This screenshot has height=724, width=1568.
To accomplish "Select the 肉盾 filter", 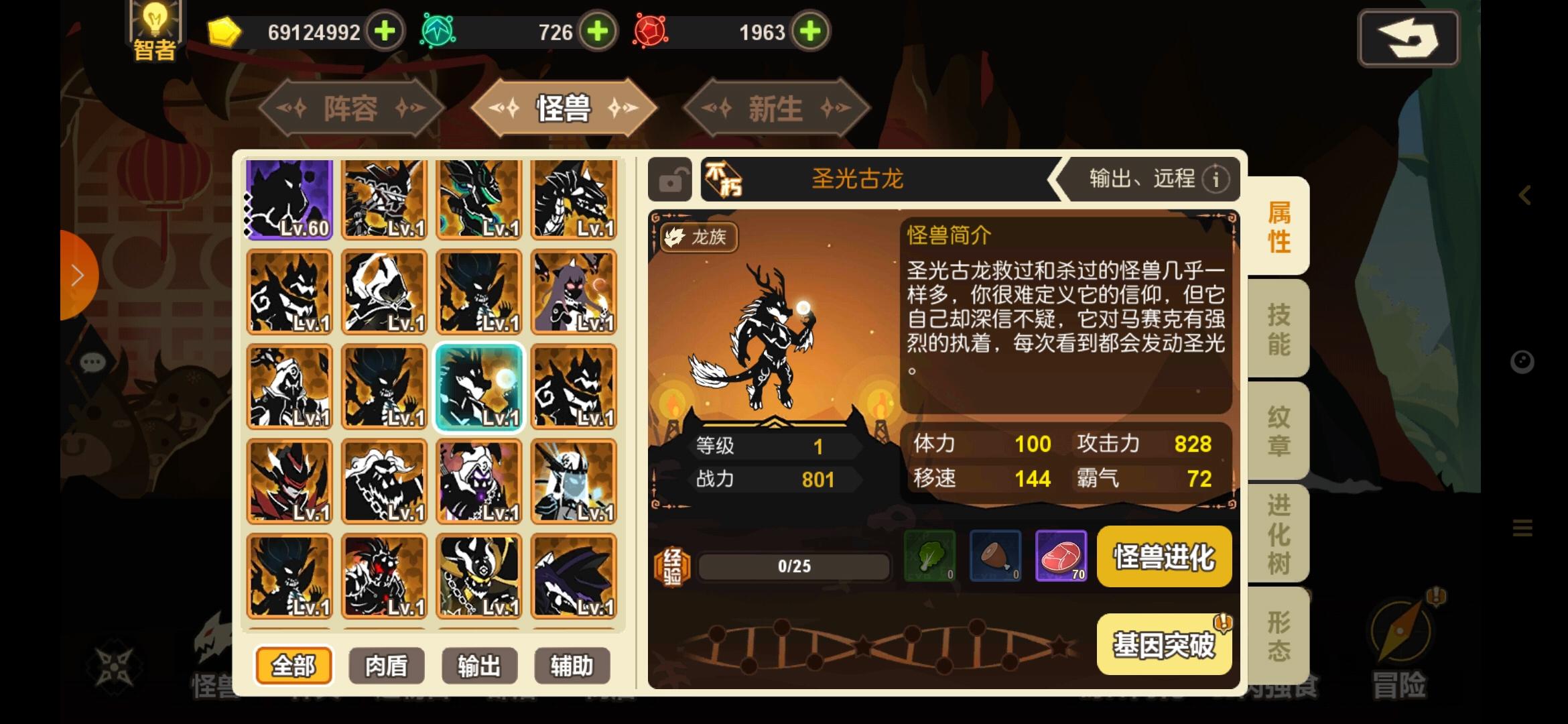I will (x=385, y=666).
